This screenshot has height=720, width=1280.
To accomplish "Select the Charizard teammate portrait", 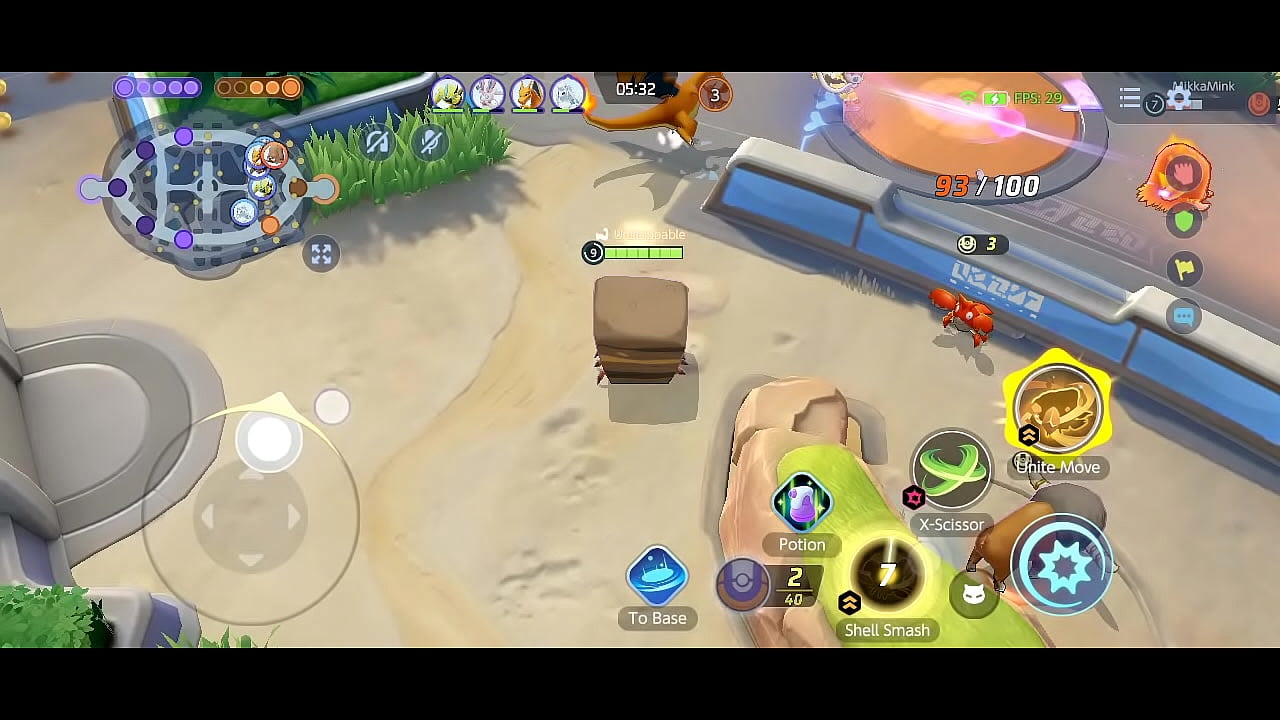I will [x=527, y=93].
